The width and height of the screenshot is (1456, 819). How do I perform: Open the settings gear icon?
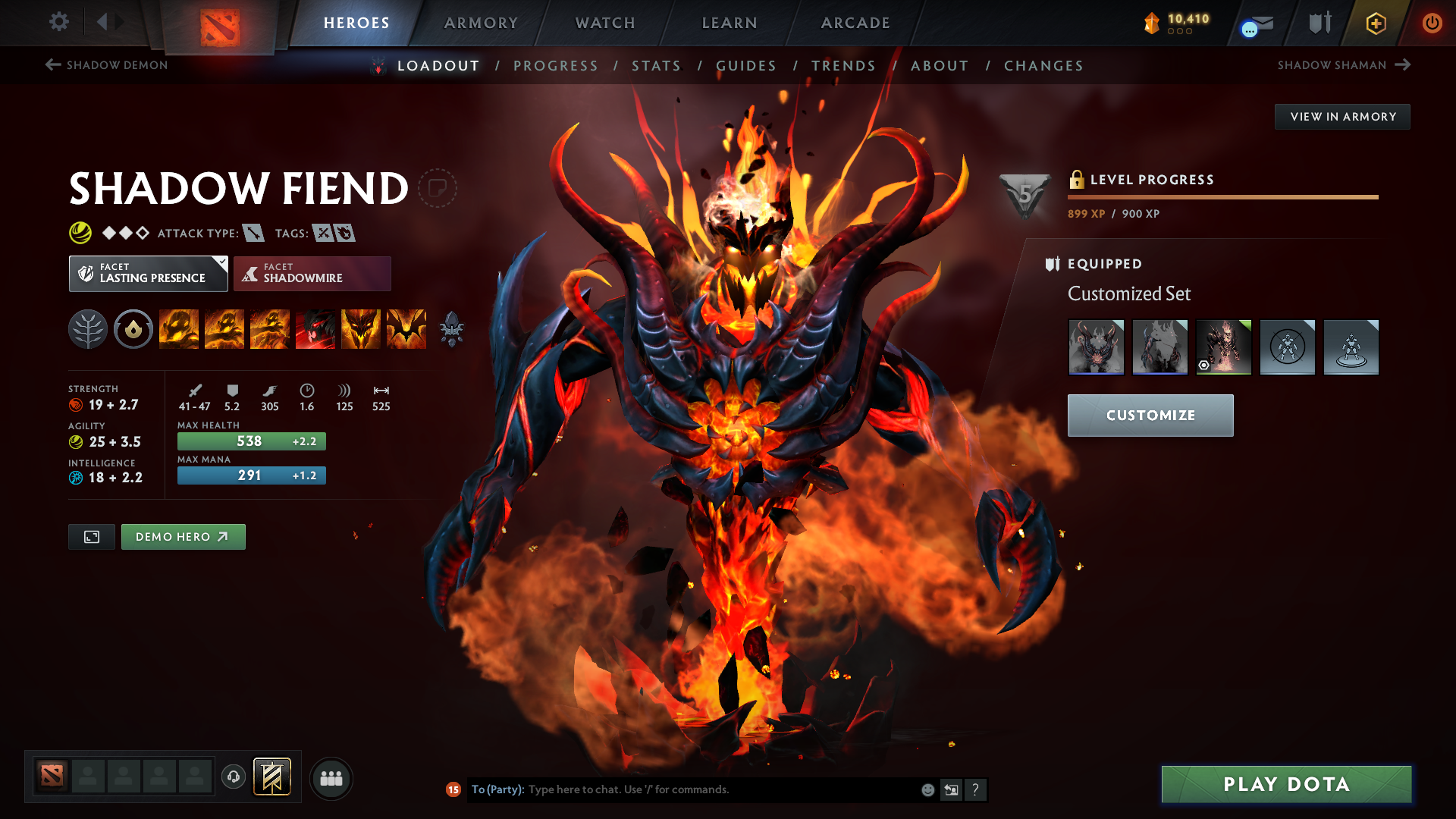coord(58,23)
